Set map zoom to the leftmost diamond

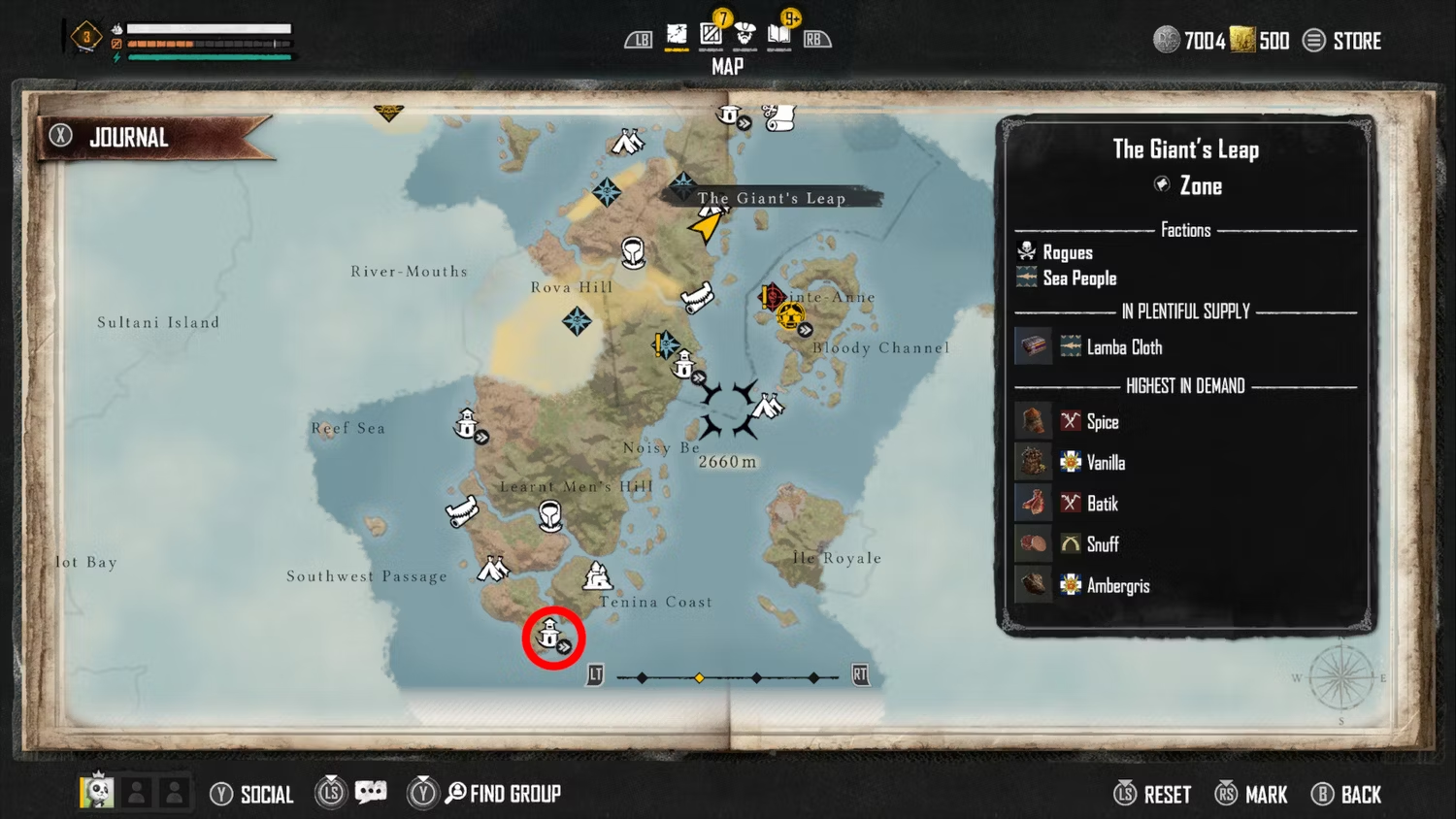pyautogui.click(x=642, y=677)
